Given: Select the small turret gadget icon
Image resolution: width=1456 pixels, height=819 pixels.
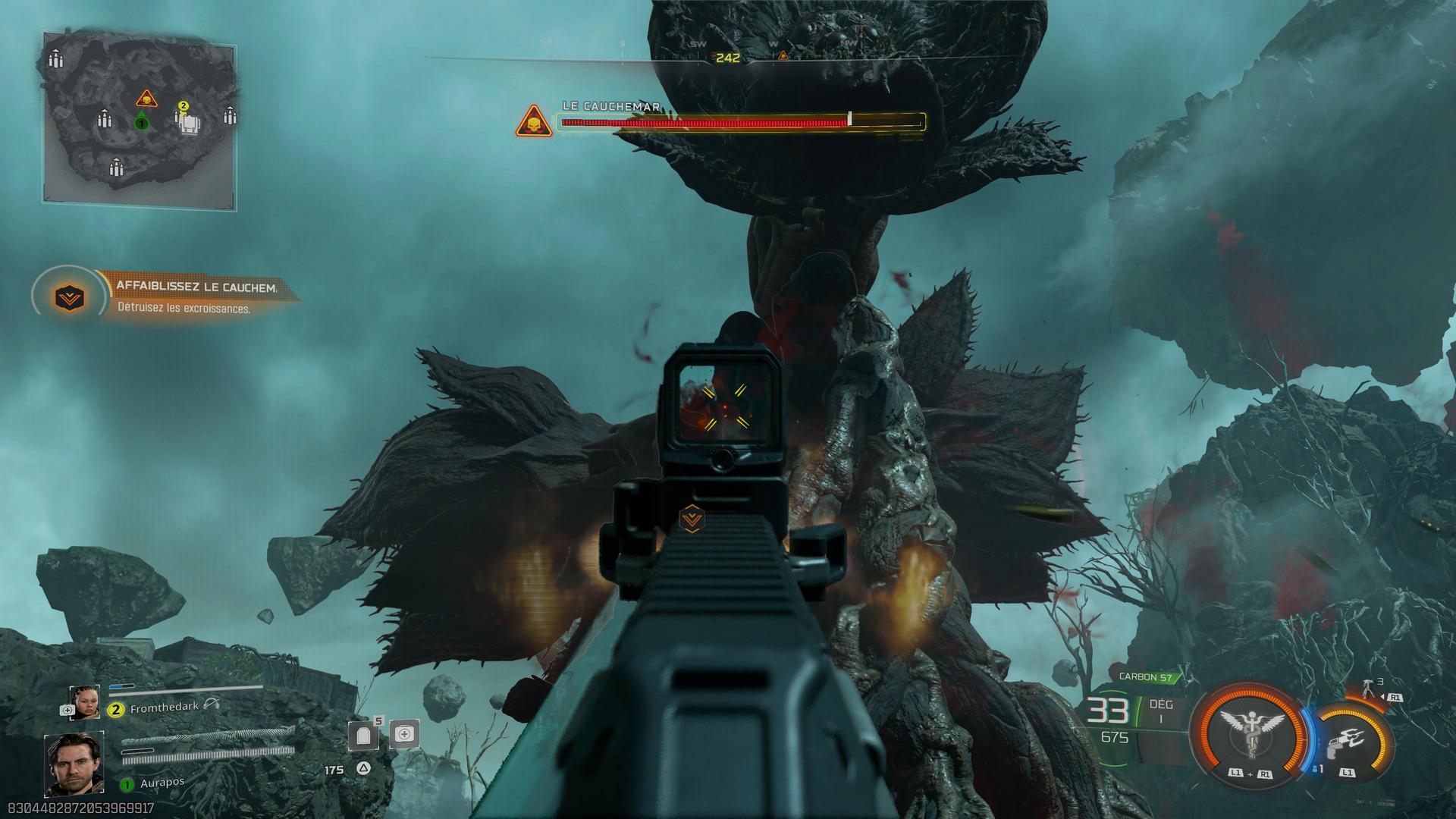Looking at the screenshot, I should pyautogui.click(x=1369, y=688).
